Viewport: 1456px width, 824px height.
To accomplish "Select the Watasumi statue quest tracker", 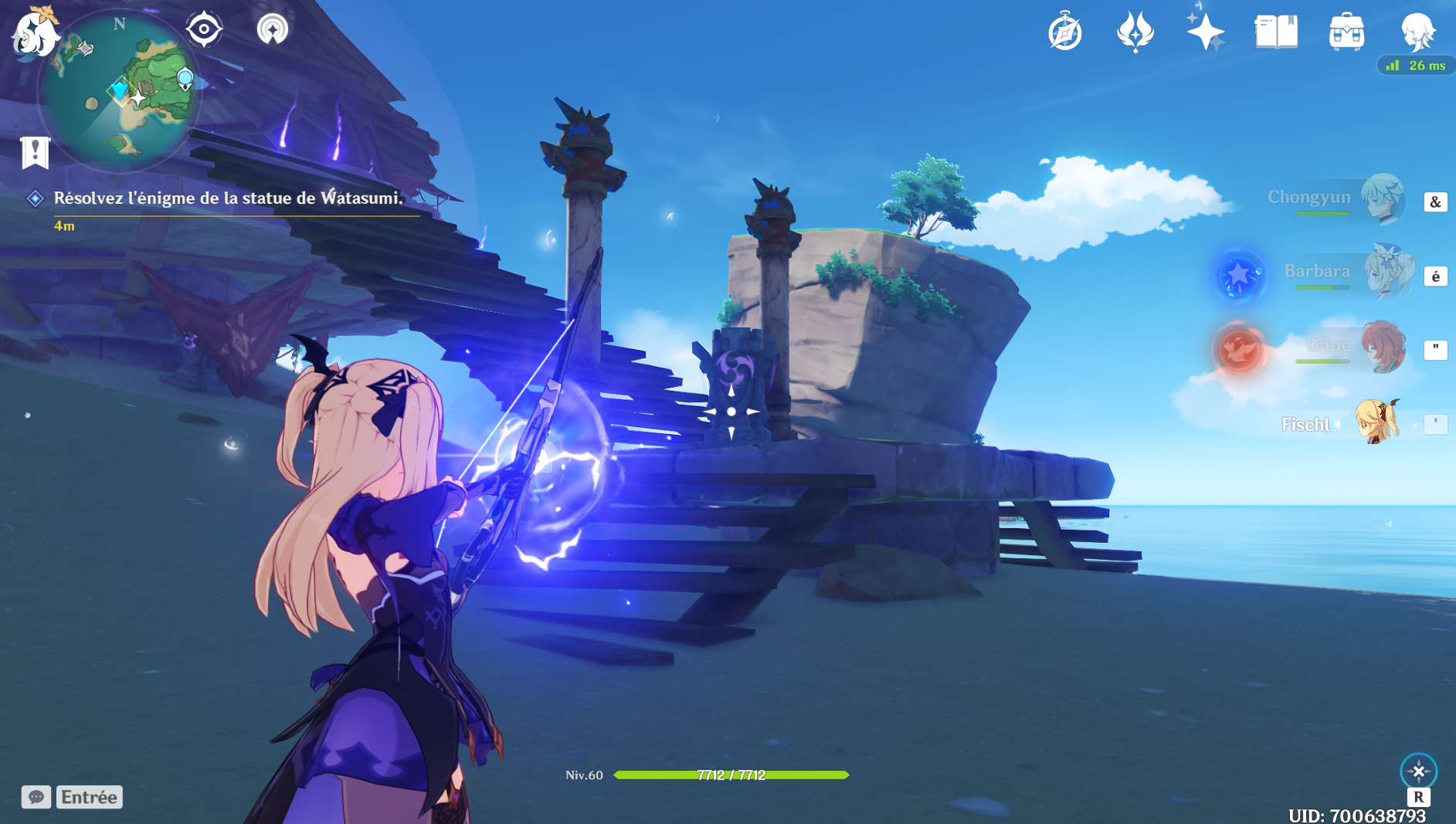I will coord(228,198).
